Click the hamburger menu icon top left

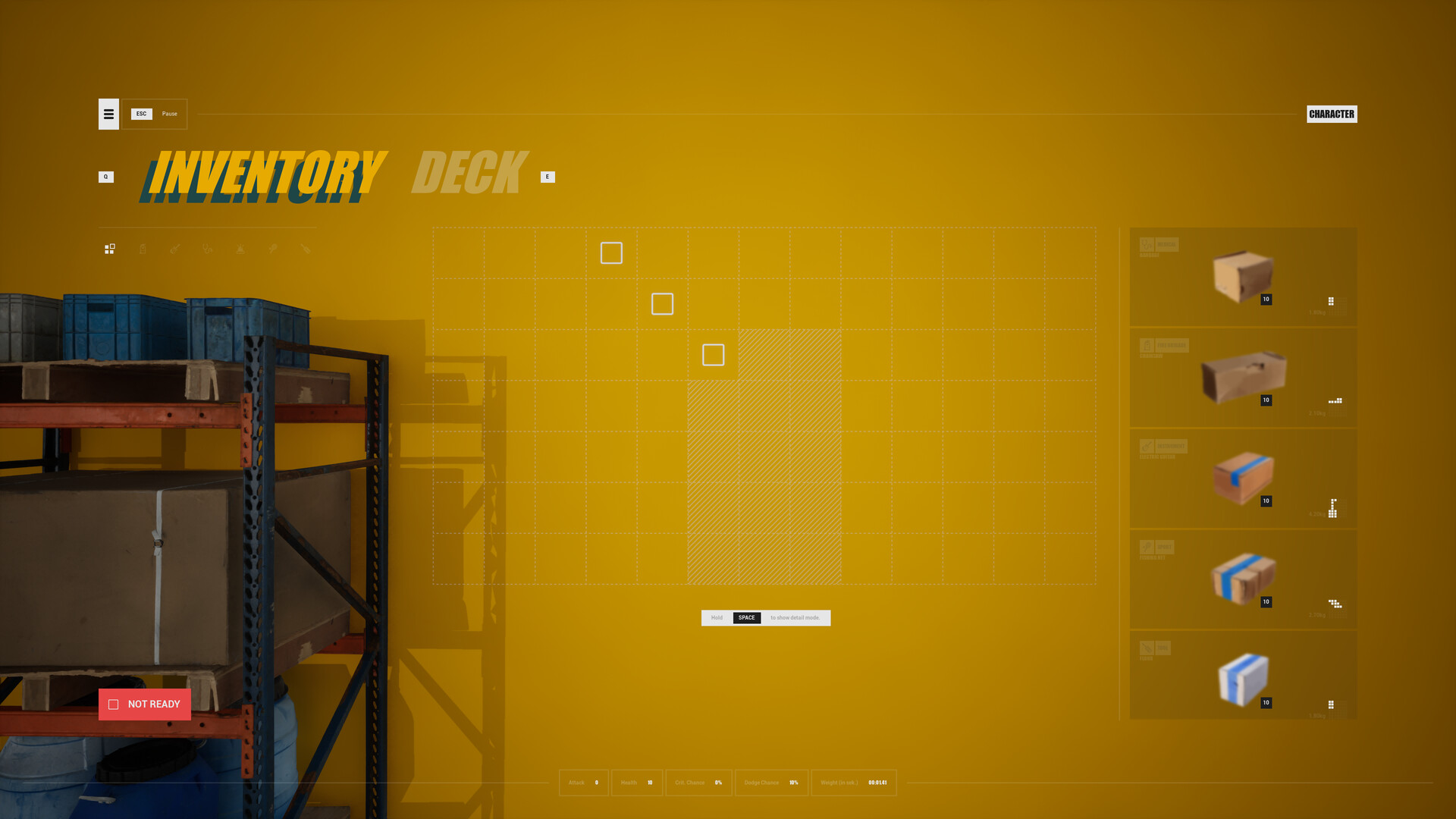pos(108,114)
